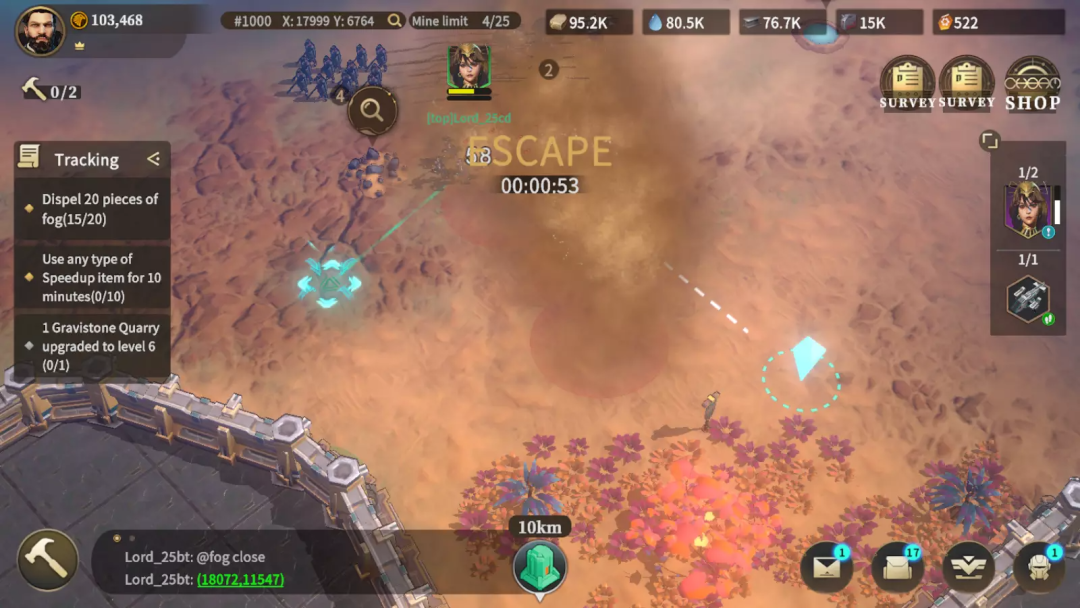
Task: Tap the magnifying glass next to coordinates
Action: 395,21
